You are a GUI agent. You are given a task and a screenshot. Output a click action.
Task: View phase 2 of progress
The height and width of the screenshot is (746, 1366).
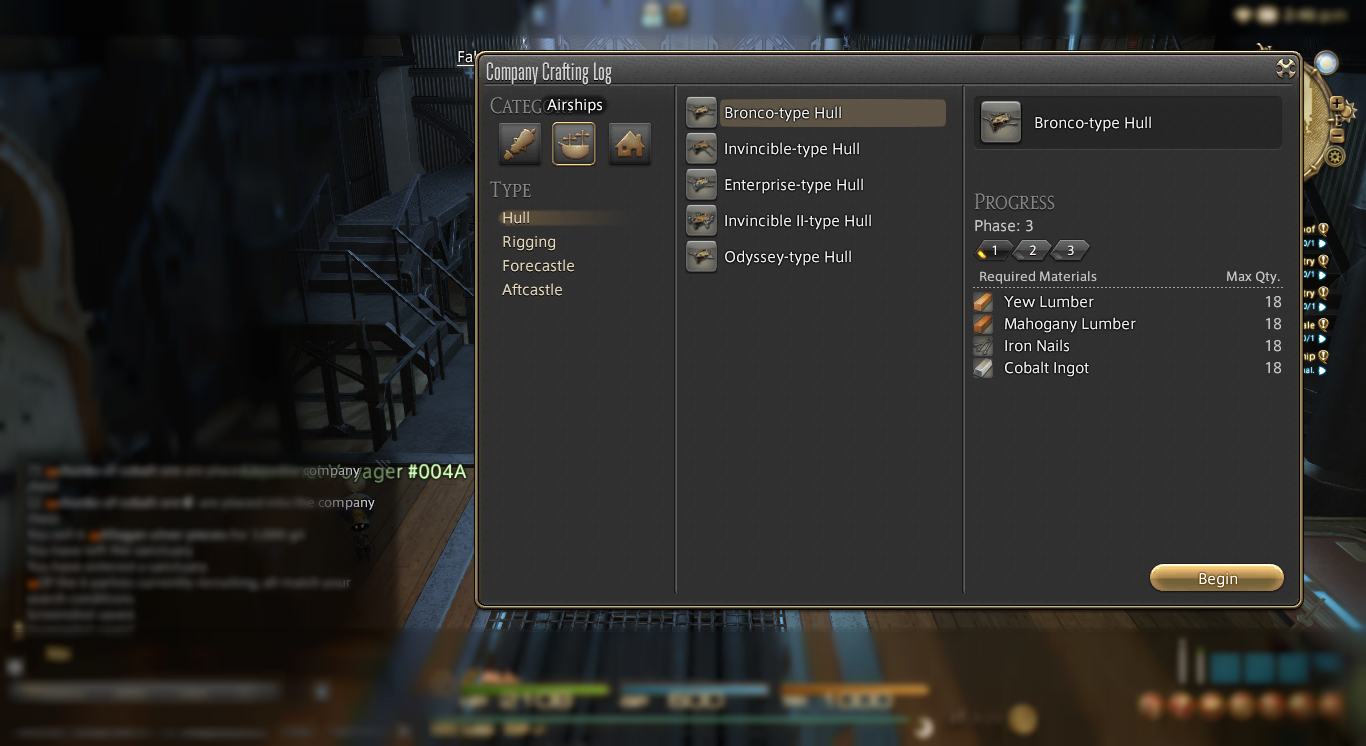[1032, 250]
